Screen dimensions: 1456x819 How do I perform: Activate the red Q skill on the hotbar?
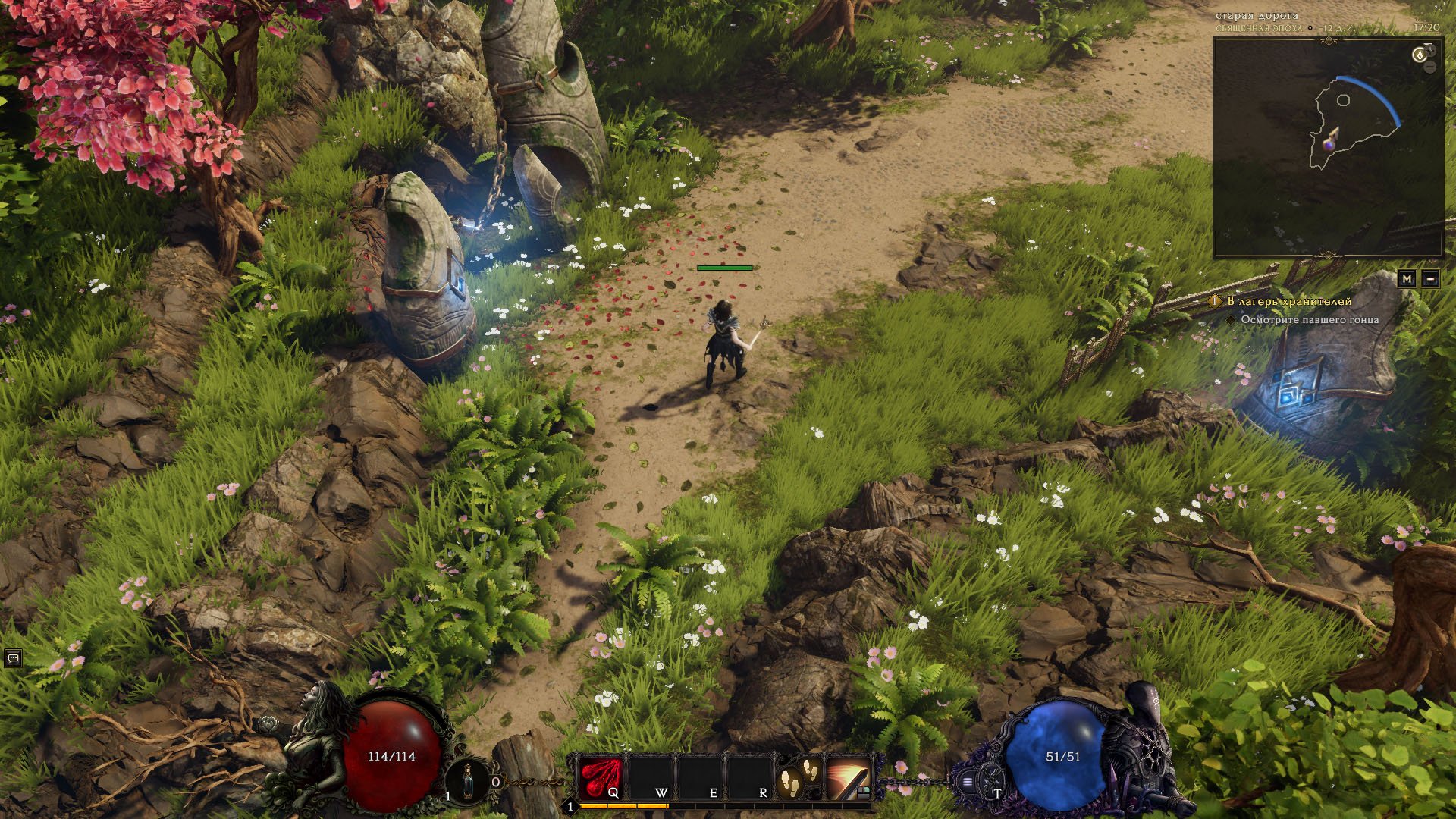coord(601,777)
